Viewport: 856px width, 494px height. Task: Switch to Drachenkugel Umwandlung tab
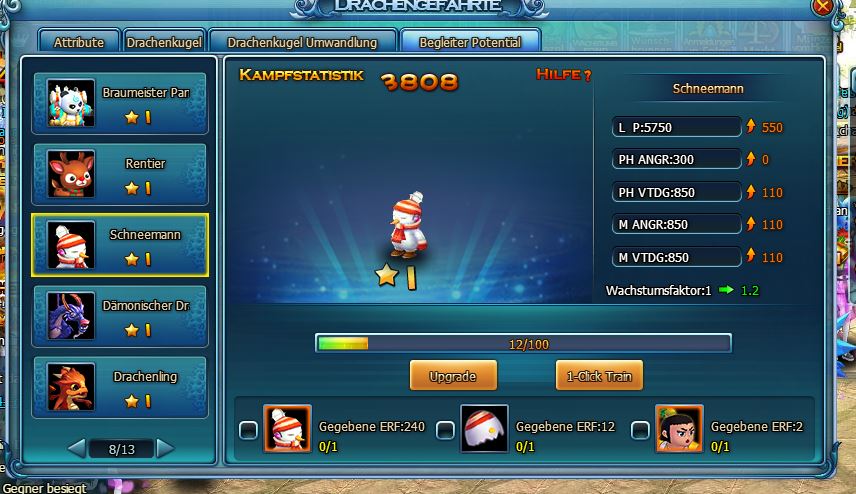pos(302,43)
